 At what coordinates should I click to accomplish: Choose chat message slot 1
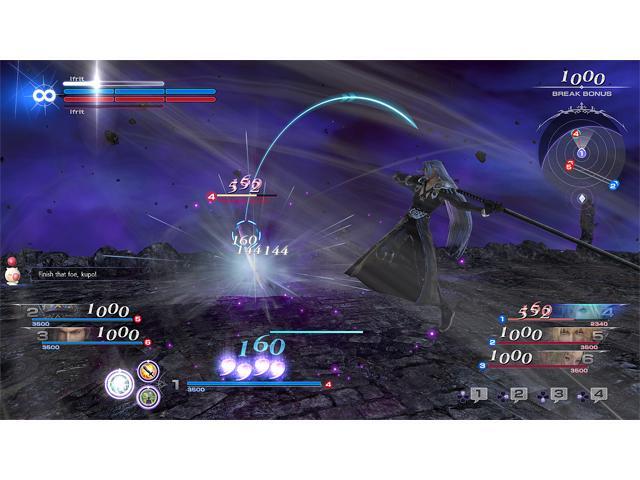(x=478, y=395)
